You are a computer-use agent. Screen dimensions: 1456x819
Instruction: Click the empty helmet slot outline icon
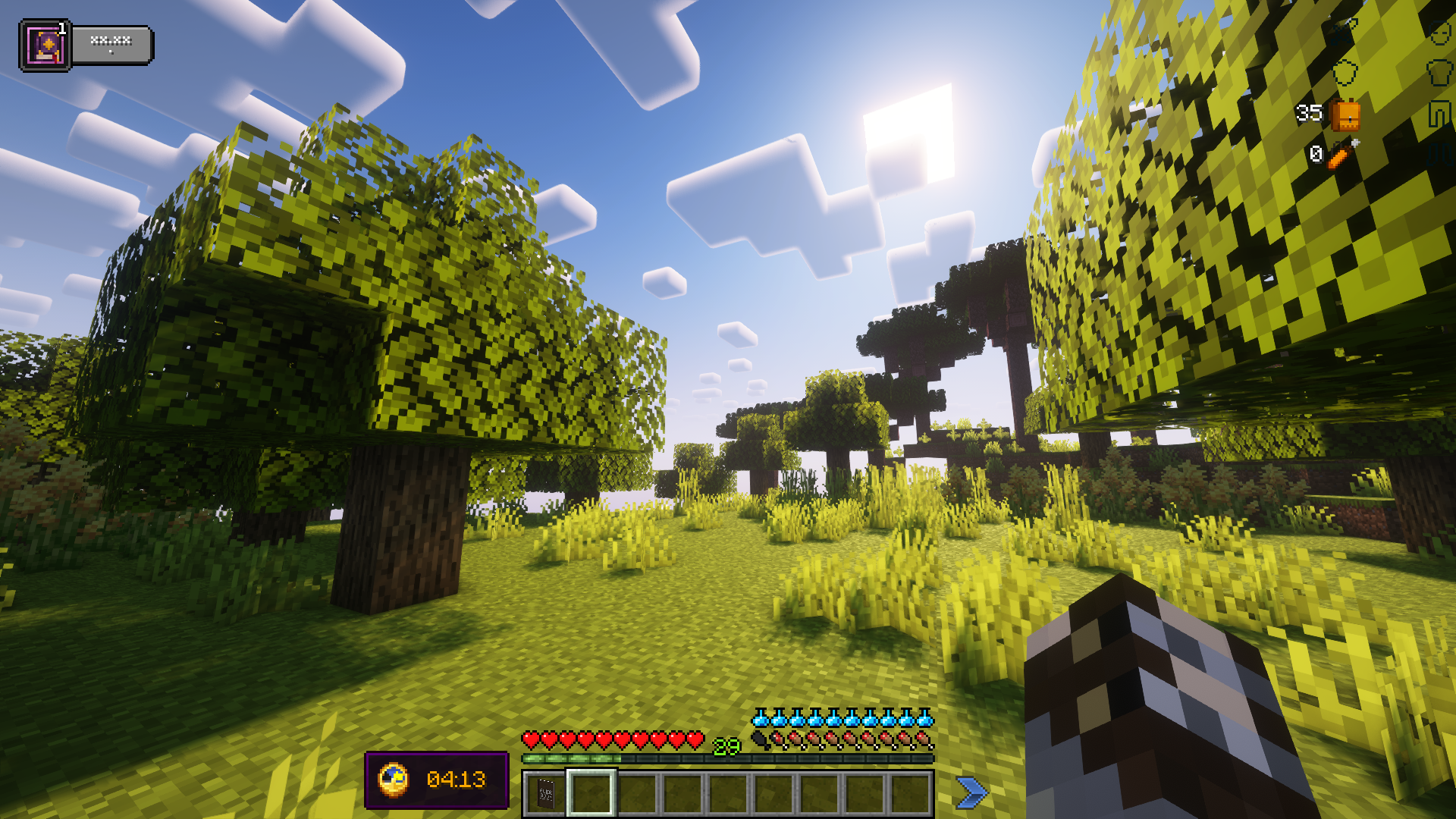[x=1440, y=33]
